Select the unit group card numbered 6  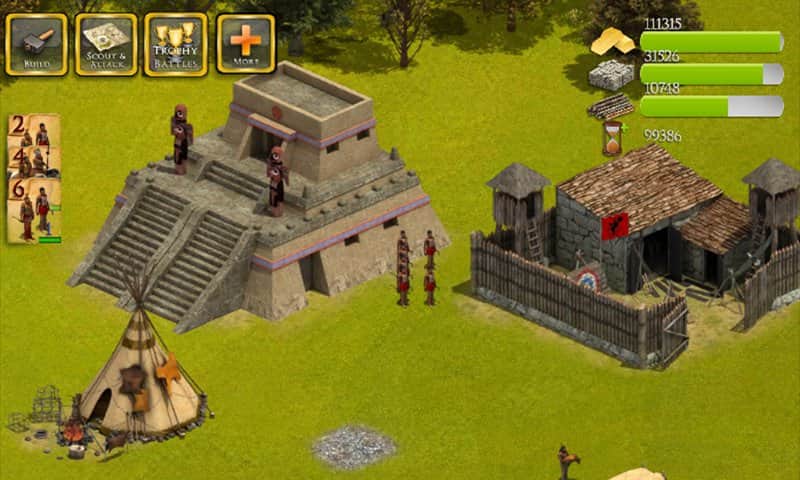33,210
